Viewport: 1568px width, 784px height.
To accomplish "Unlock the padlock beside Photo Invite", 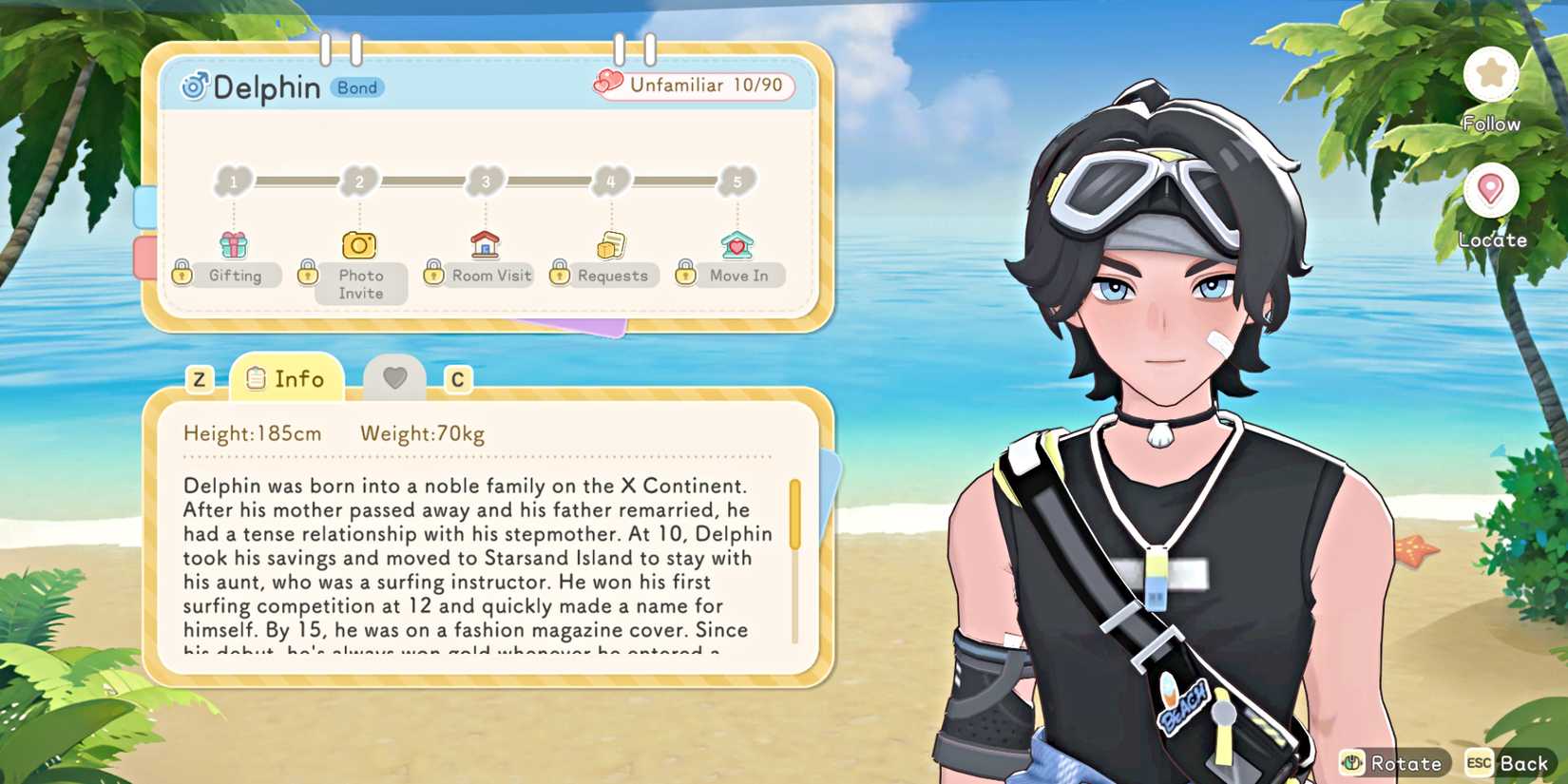I will [308, 273].
